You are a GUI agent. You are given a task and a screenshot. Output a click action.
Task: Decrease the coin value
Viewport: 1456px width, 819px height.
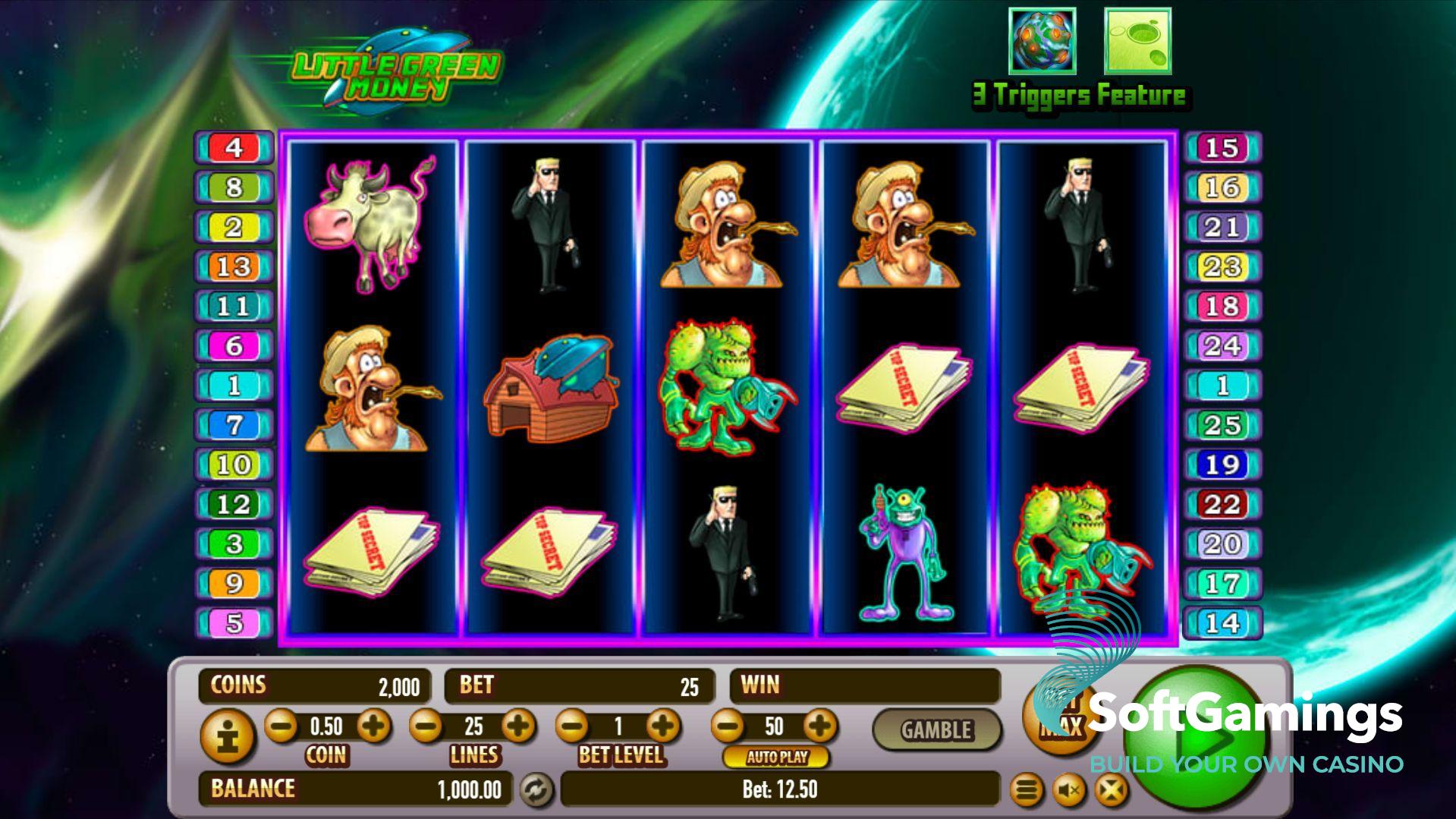281,727
